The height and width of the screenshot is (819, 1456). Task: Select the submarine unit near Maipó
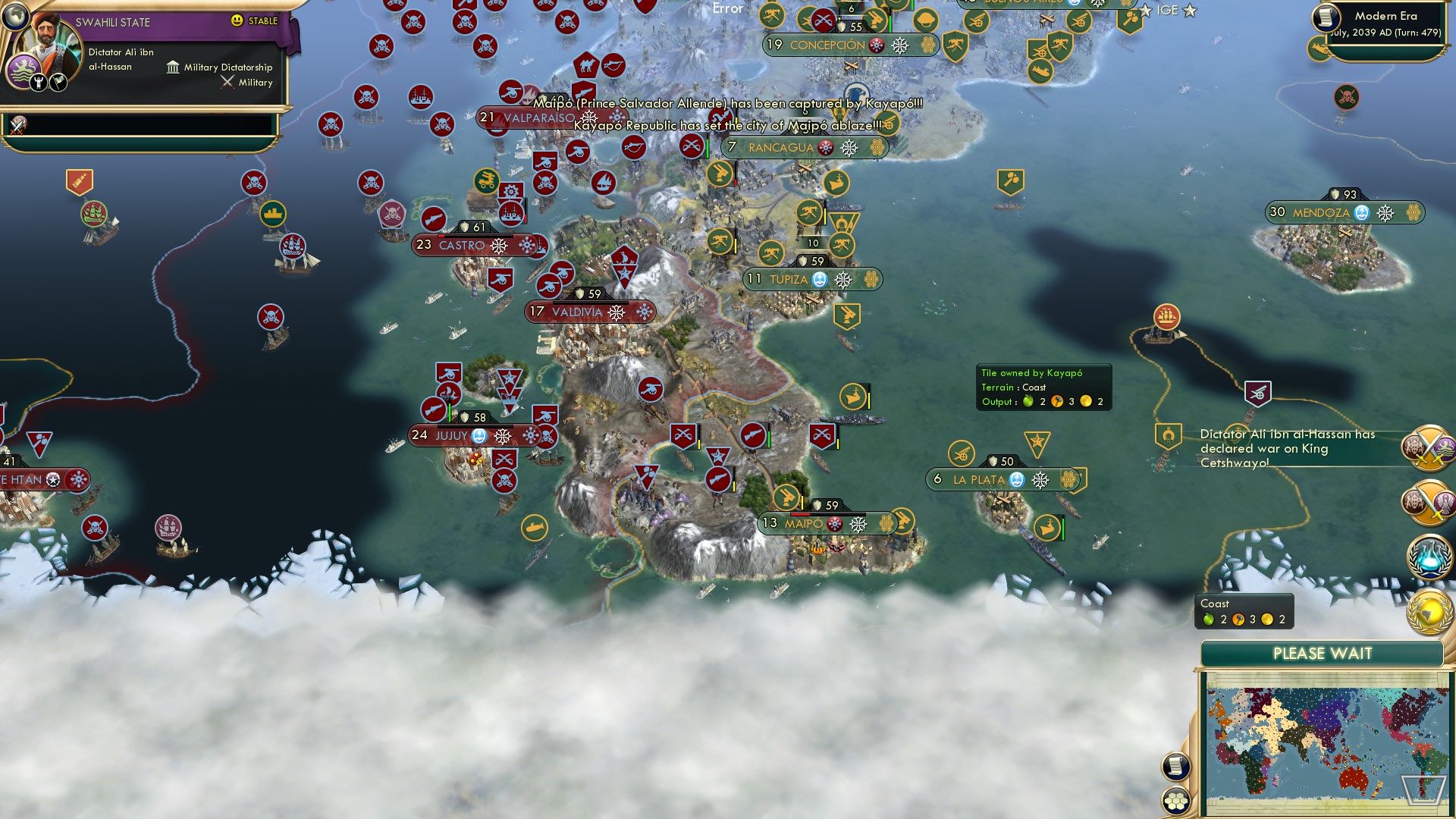pyautogui.click(x=535, y=526)
